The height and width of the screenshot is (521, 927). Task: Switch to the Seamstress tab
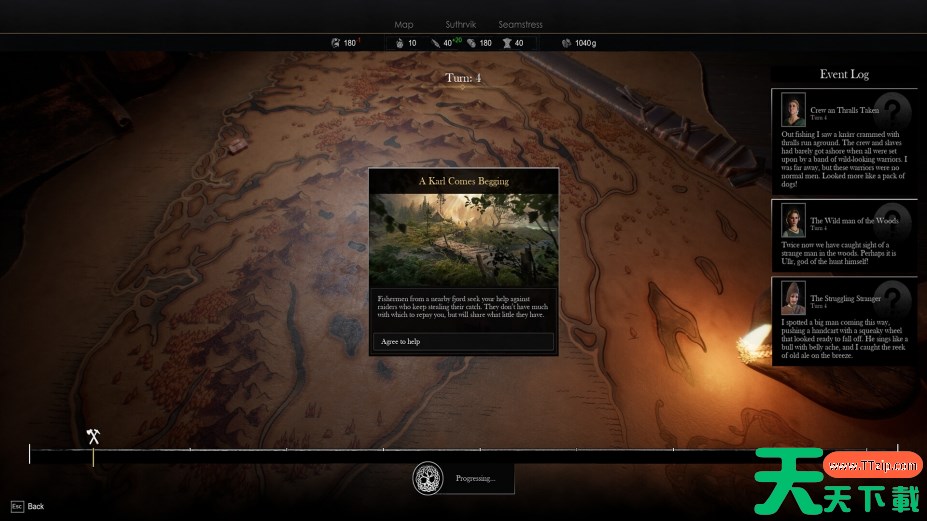[520, 24]
